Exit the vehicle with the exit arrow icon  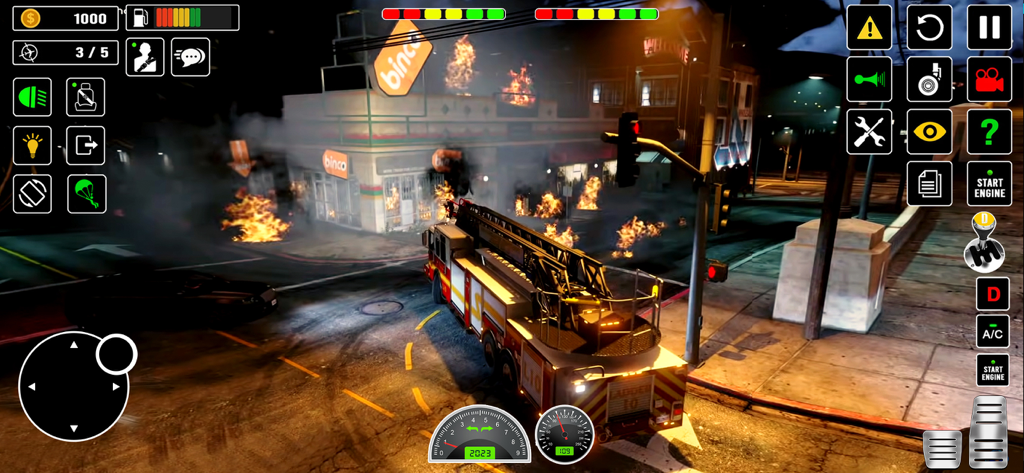[x=86, y=146]
